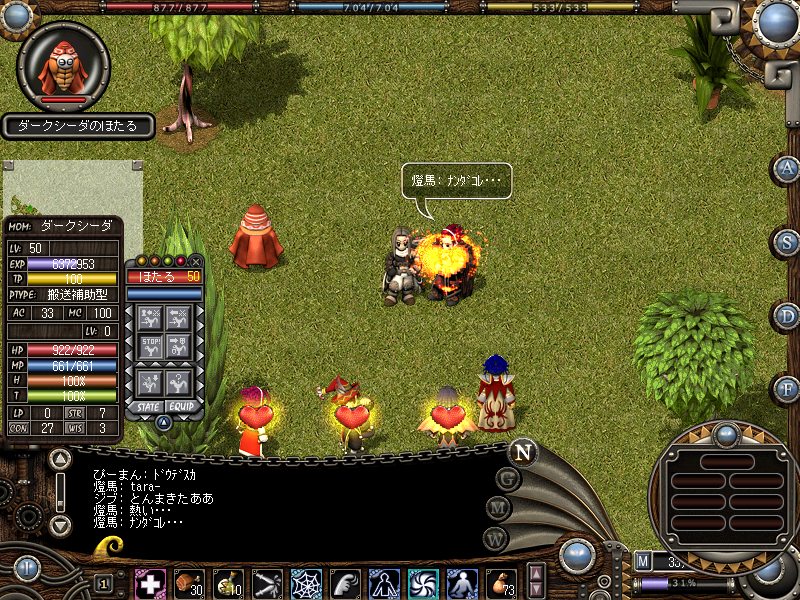Open the STATE panel for the pet
Image resolution: width=800 pixels, height=600 pixels.
click(148, 407)
